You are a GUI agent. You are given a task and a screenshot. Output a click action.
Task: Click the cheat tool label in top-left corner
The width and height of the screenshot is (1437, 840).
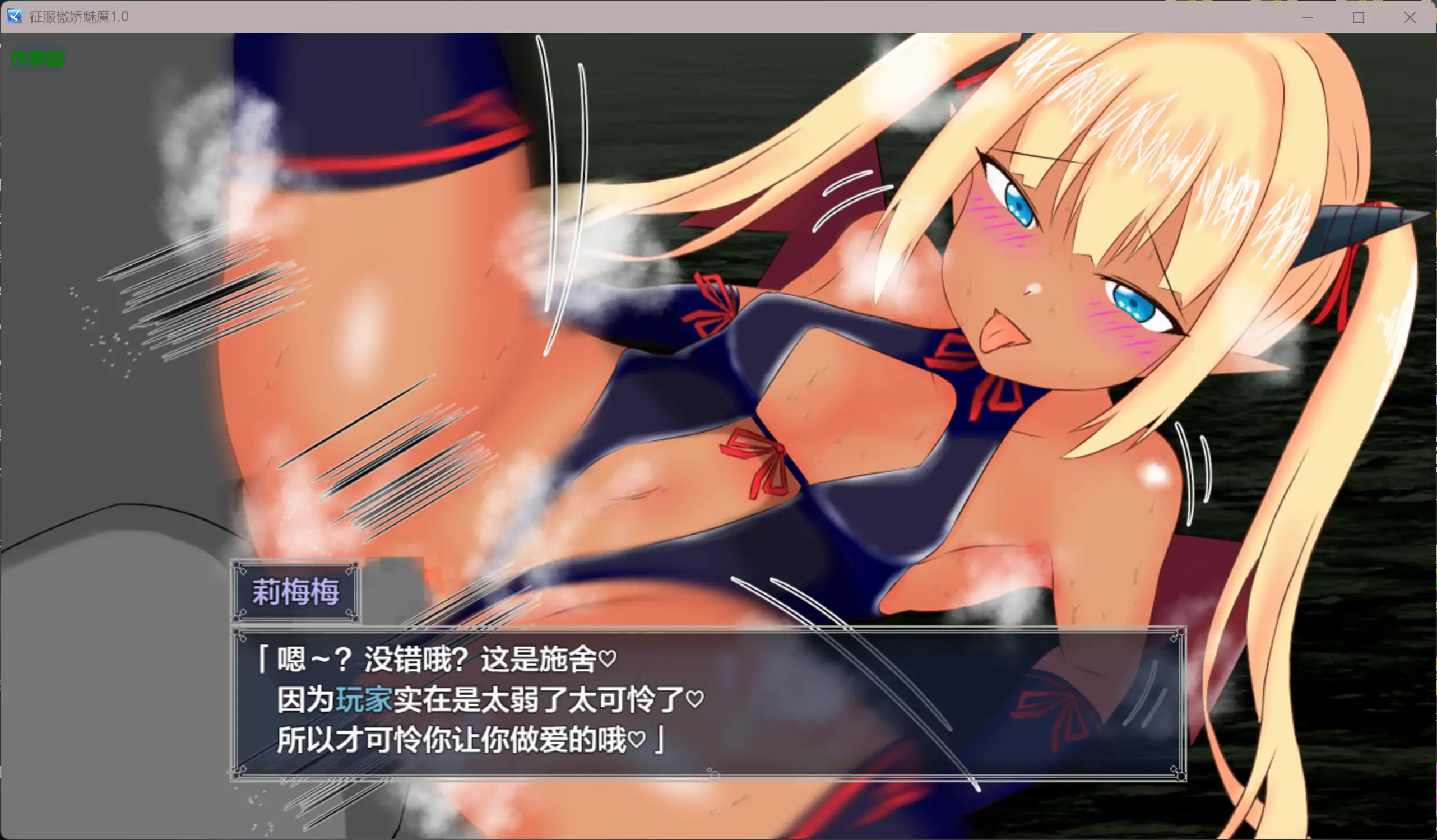37,59
